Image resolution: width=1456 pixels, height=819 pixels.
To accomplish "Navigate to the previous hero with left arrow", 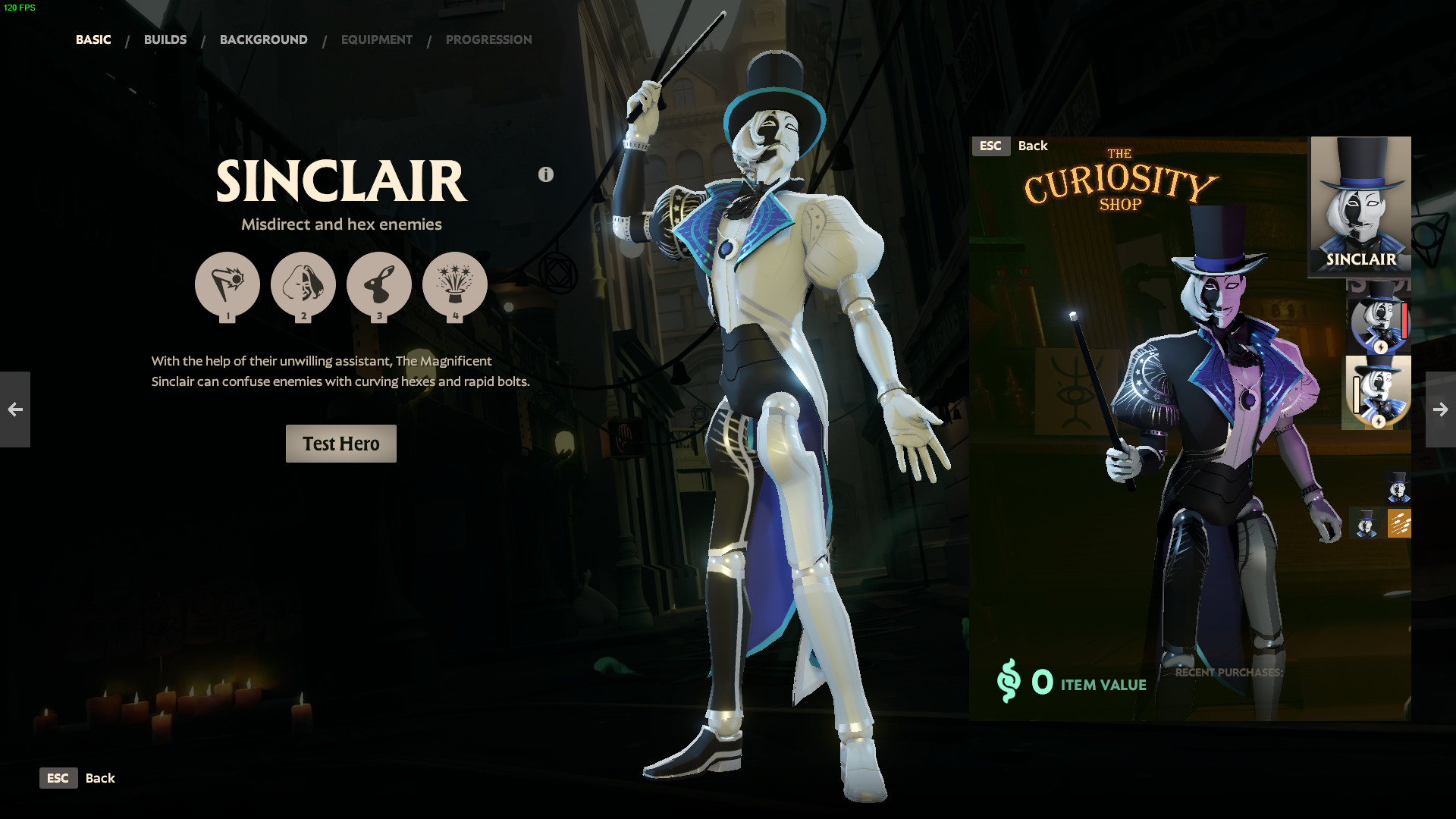I will click(15, 409).
